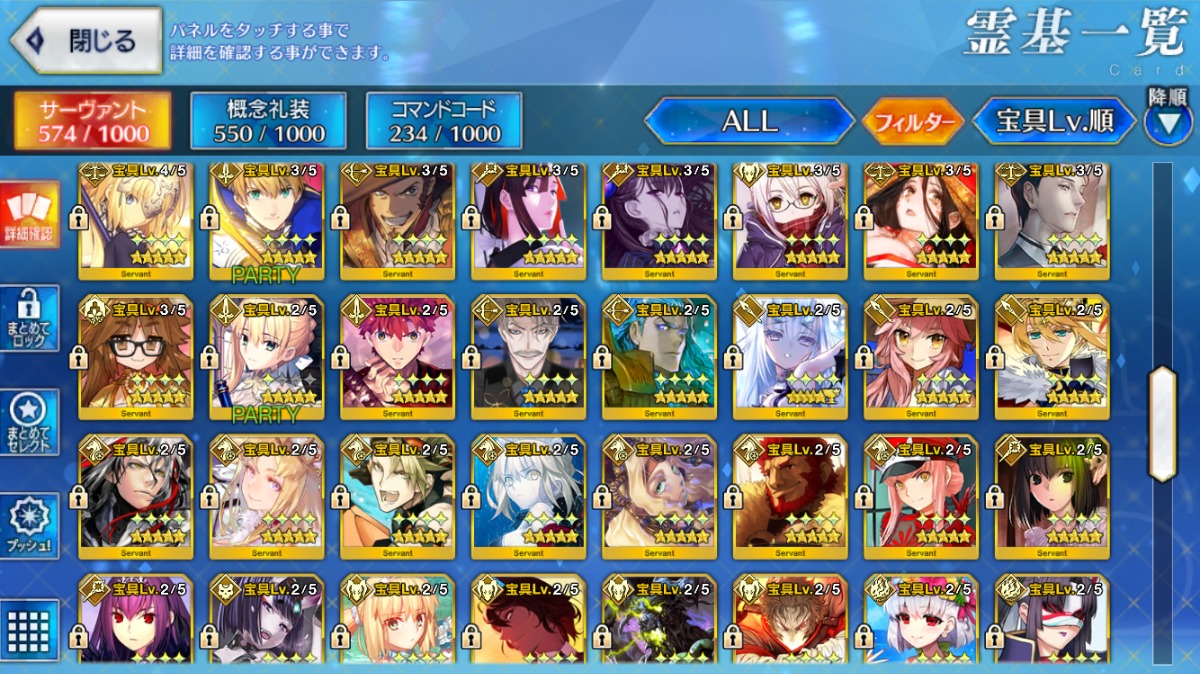
Task: Open the gray-haired mustached gentleman servant card
Action: (528, 357)
